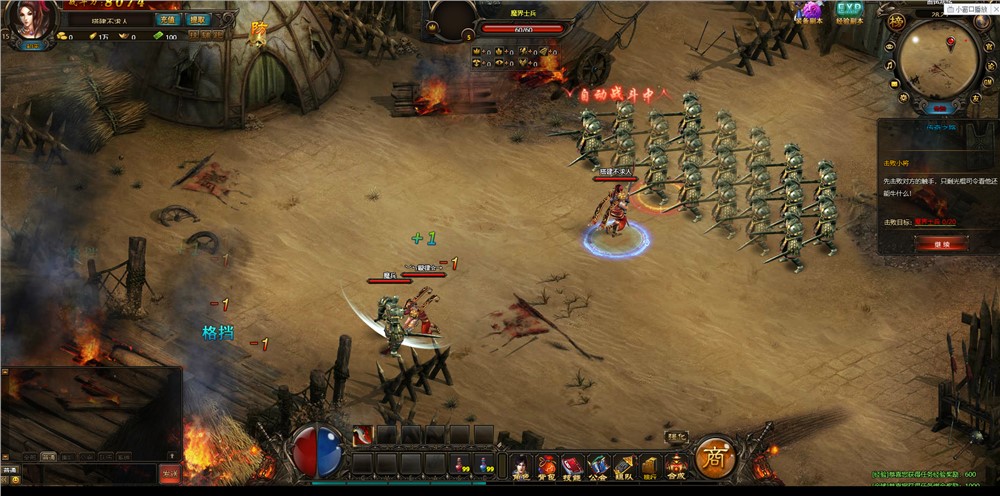Screen dimensions: 1000x496
Task: Activate the red slash skill slot
Action: (363, 435)
